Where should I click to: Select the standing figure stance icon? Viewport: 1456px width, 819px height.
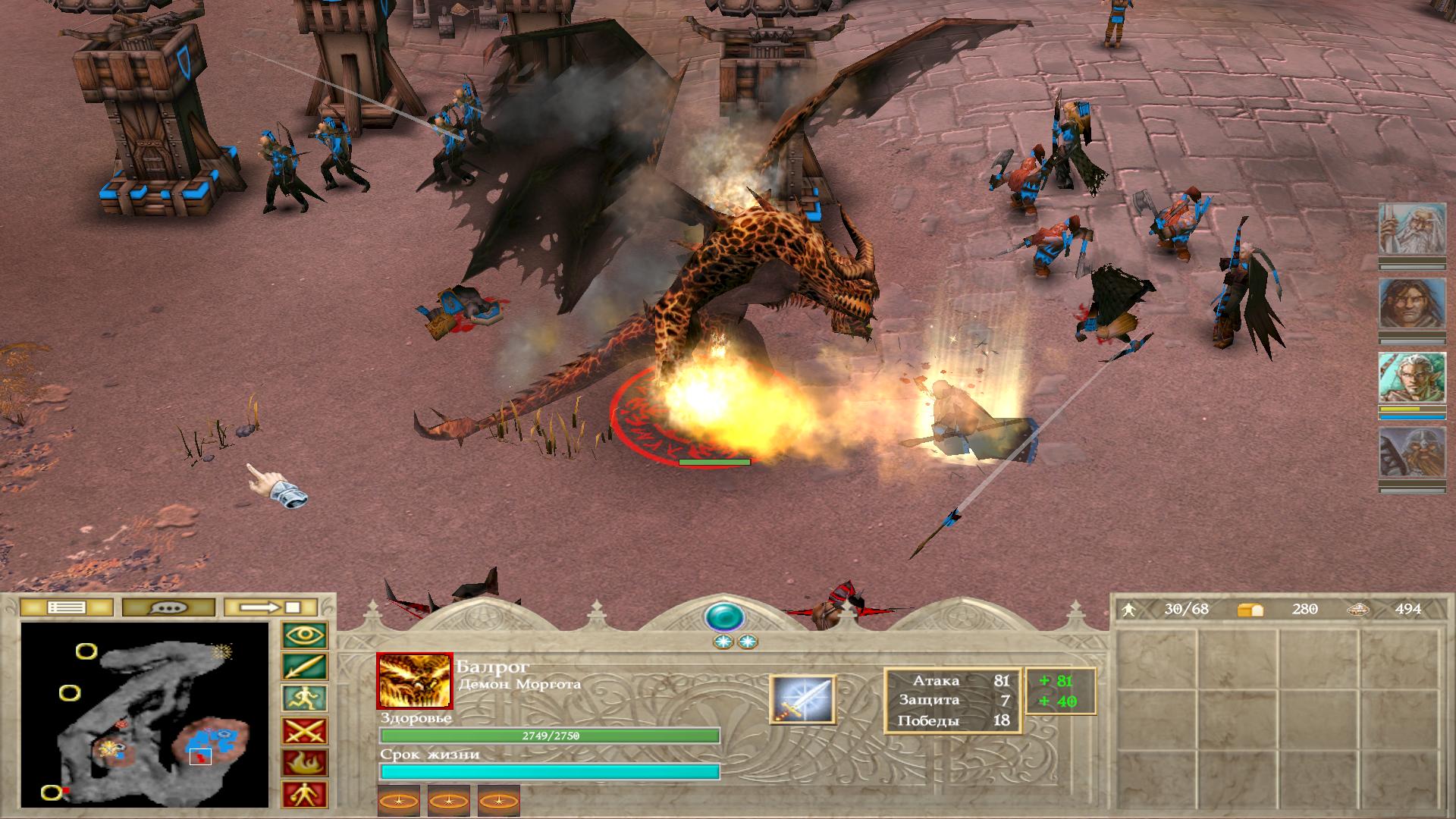coord(305,794)
